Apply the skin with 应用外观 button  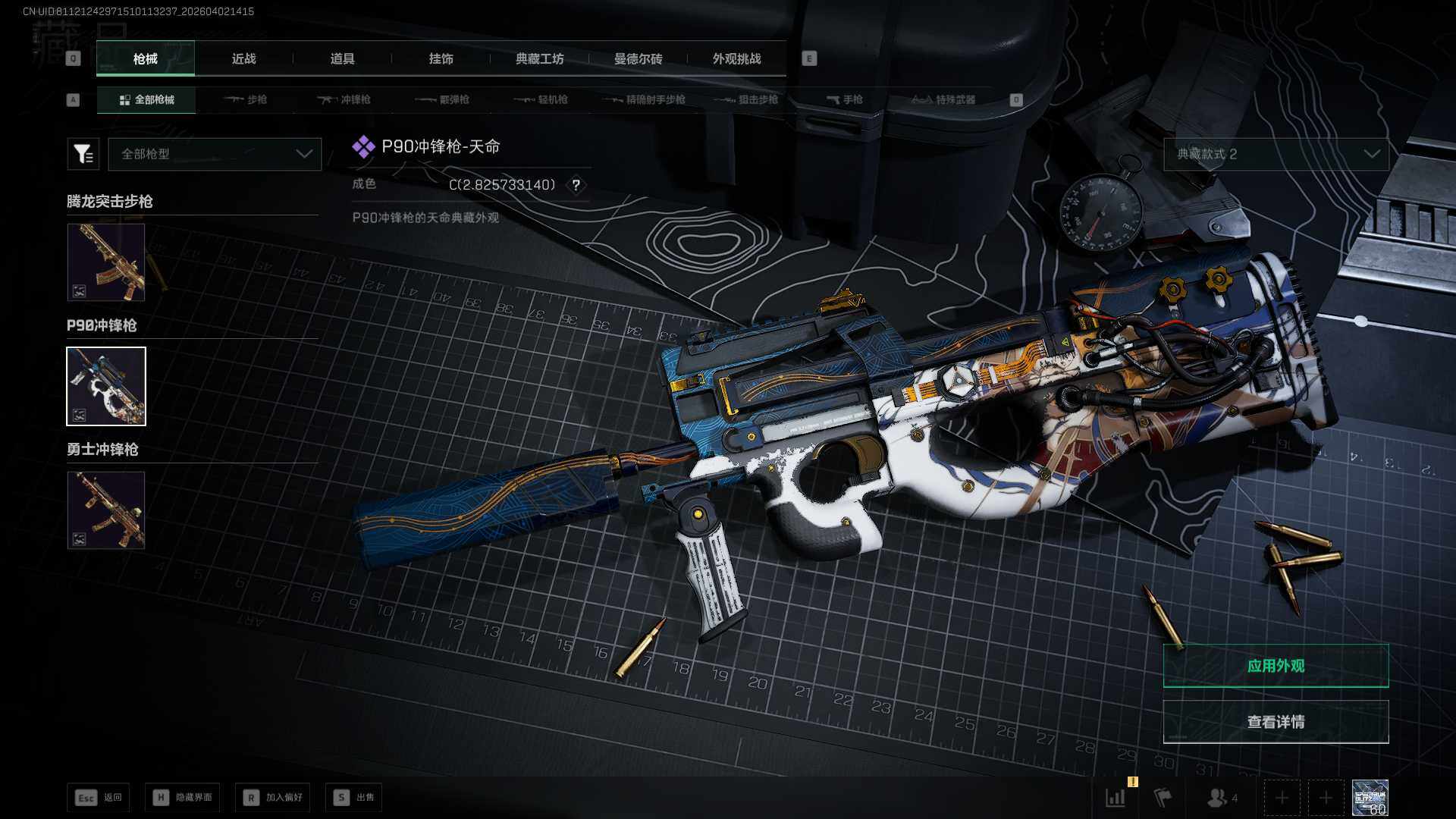click(x=1276, y=666)
